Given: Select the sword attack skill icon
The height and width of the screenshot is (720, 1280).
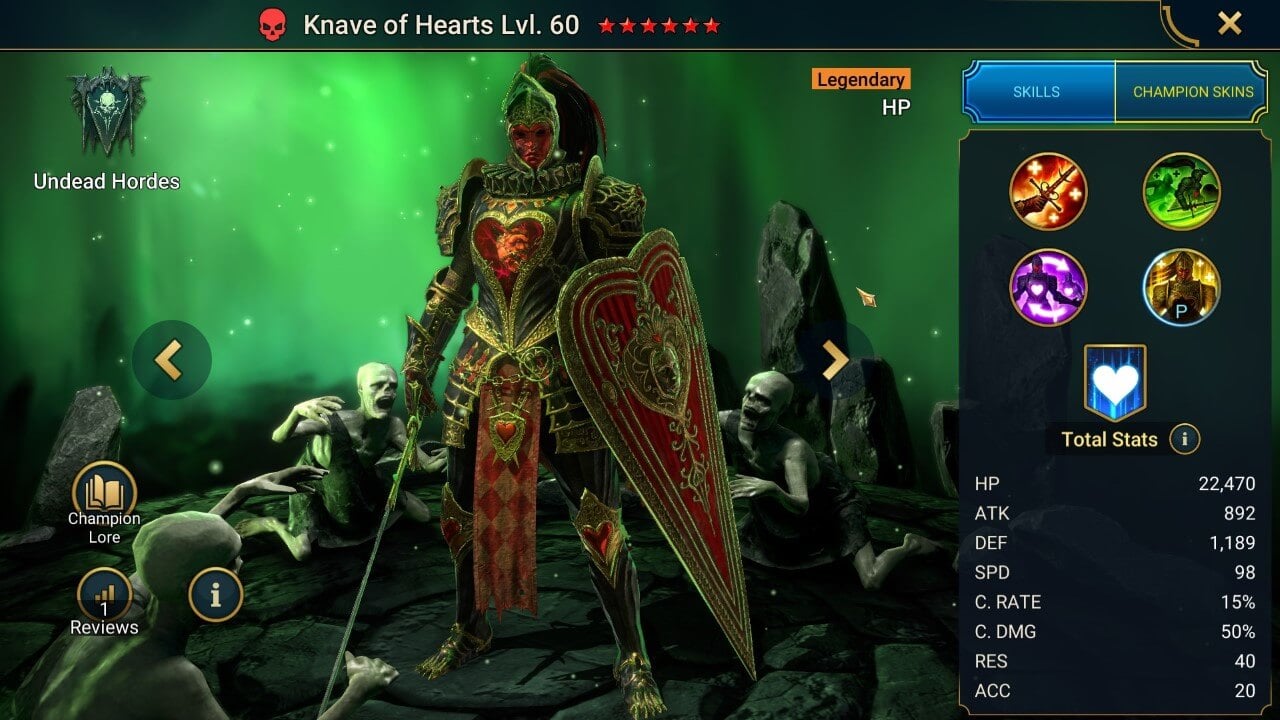Looking at the screenshot, I should click(x=1048, y=192).
